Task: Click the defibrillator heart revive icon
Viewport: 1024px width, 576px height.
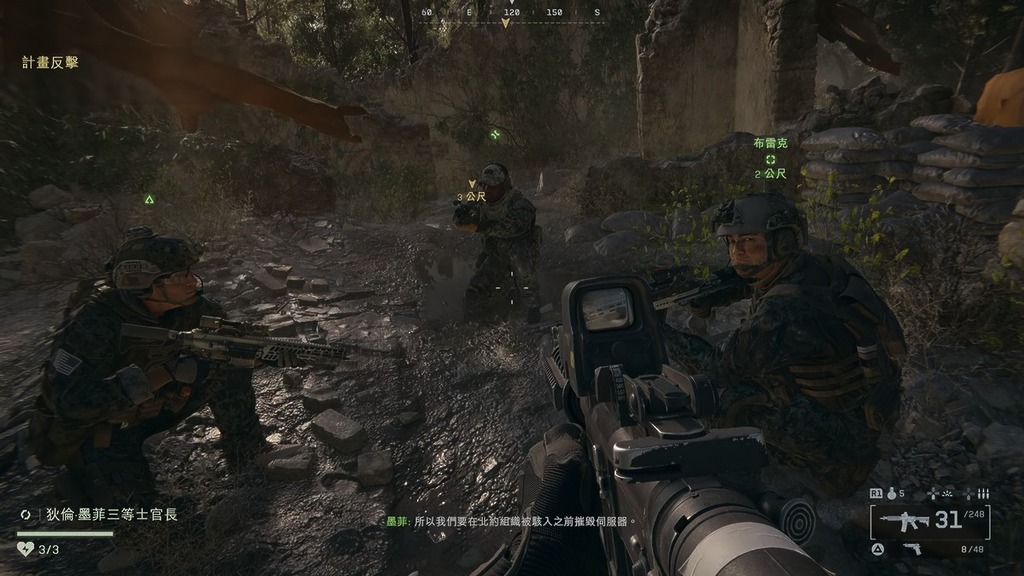Action: coord(26,549)
